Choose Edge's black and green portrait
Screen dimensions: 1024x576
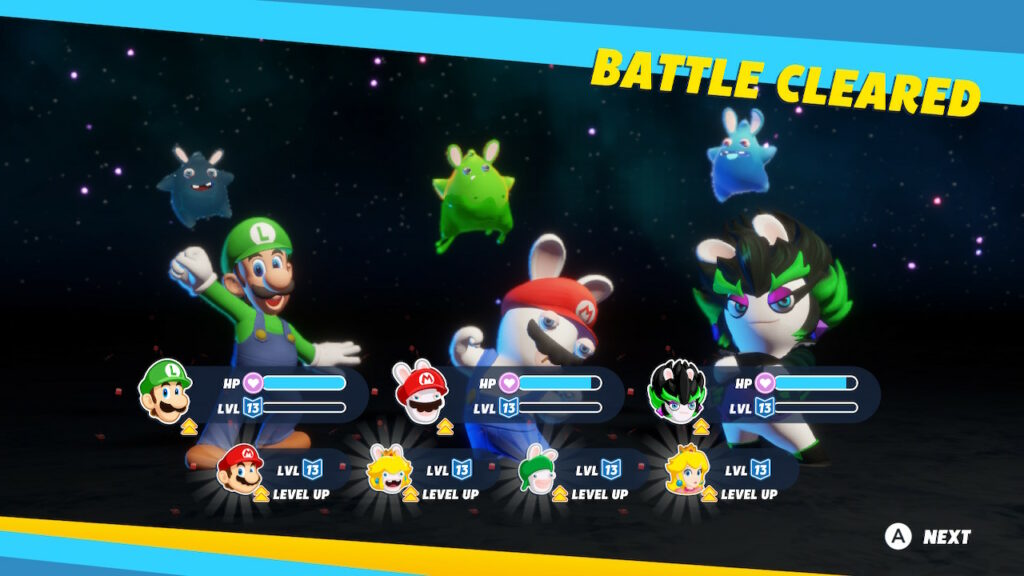(677, 391)
